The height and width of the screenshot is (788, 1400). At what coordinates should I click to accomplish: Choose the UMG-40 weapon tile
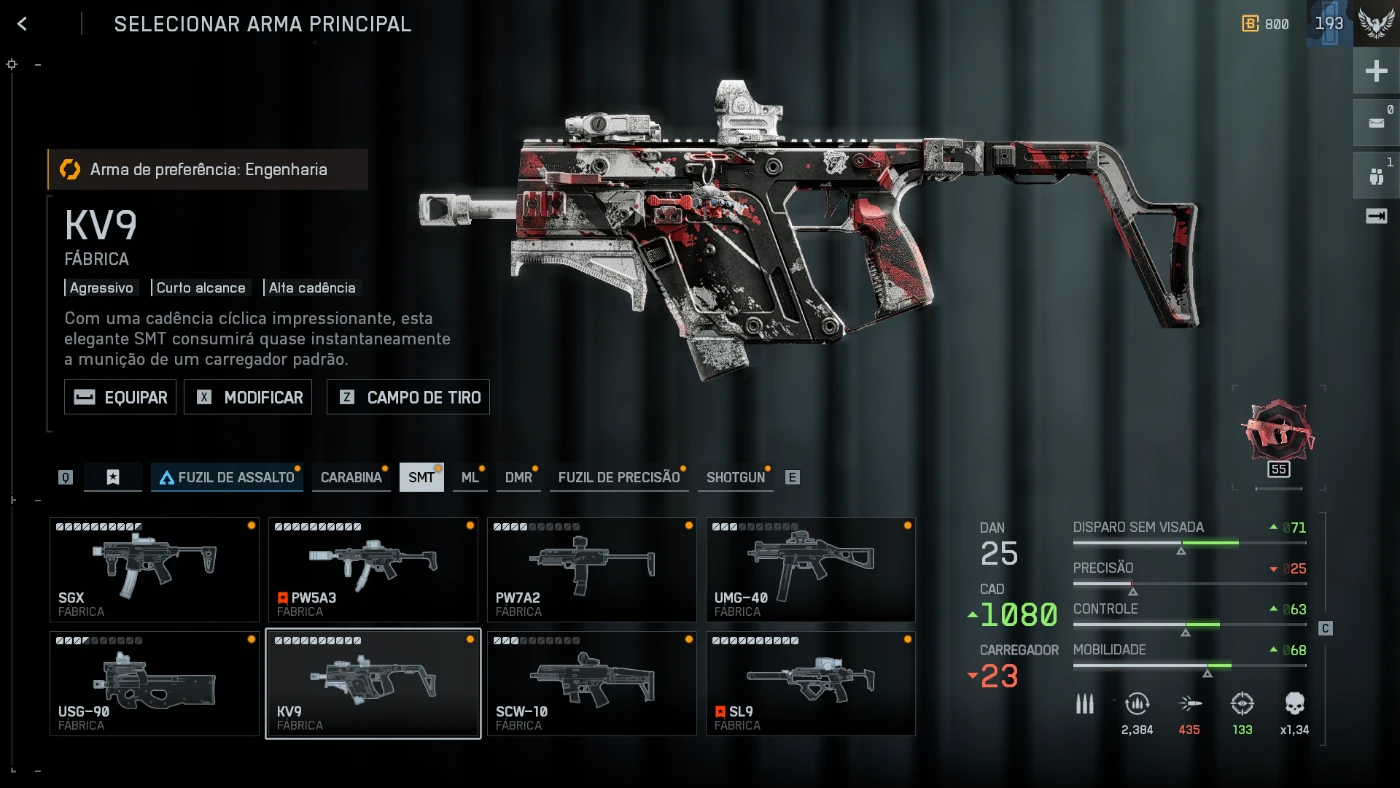pyautogui.click(x=811, y=569)
